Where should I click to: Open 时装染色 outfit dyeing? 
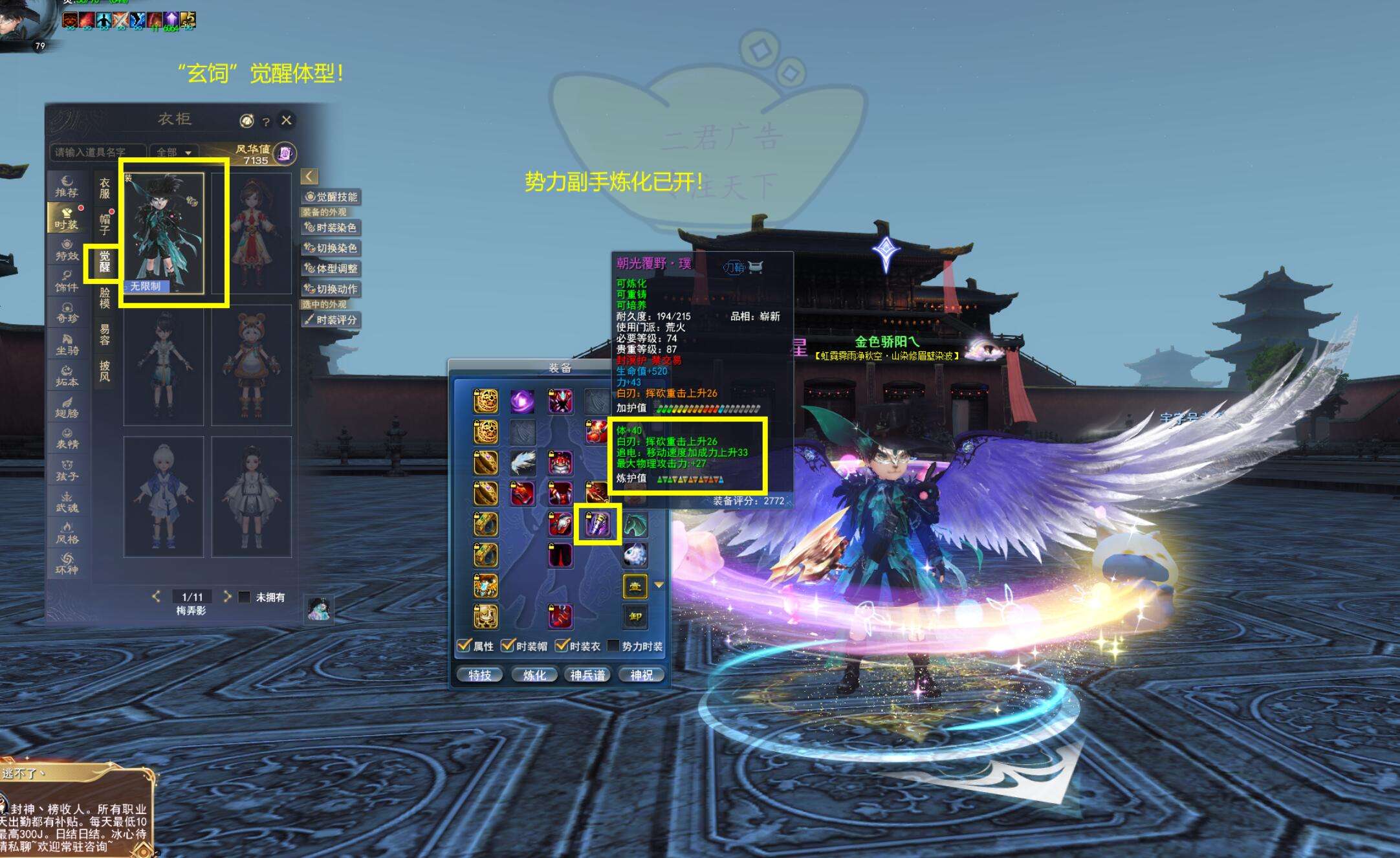pyautogui.click(x=331, y=228)
